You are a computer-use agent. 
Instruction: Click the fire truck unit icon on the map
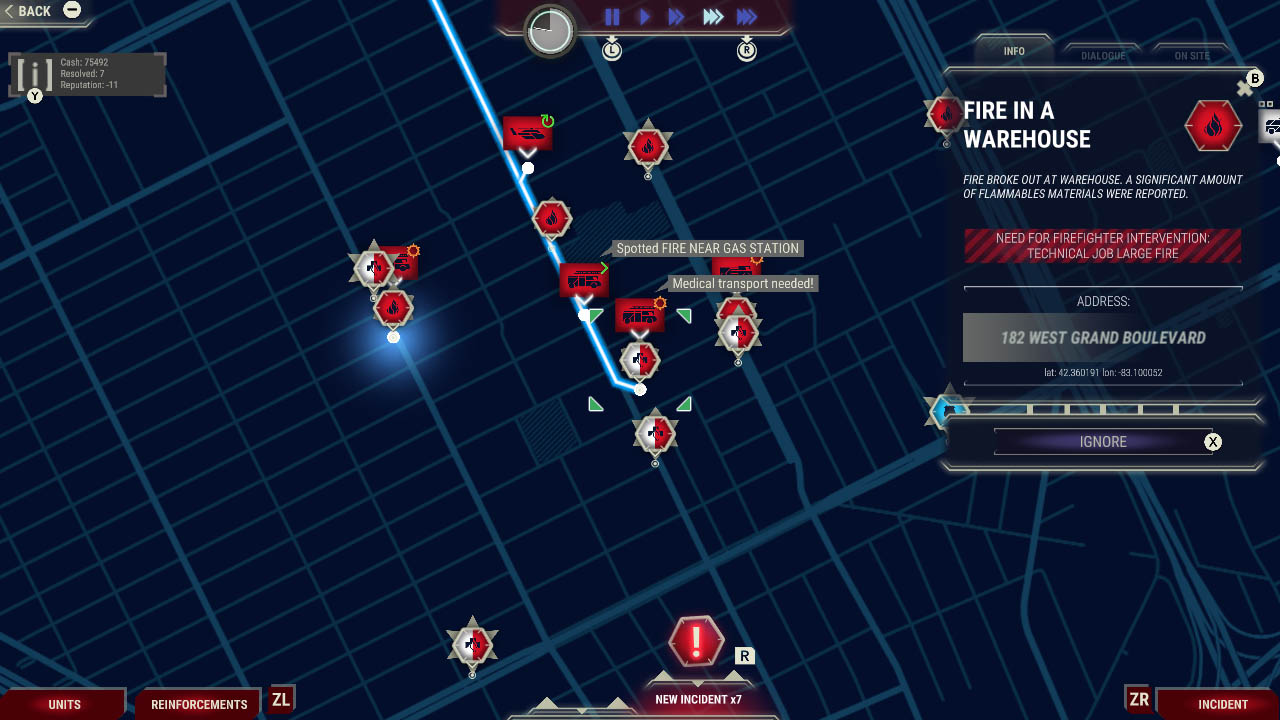tap(585, 281)
